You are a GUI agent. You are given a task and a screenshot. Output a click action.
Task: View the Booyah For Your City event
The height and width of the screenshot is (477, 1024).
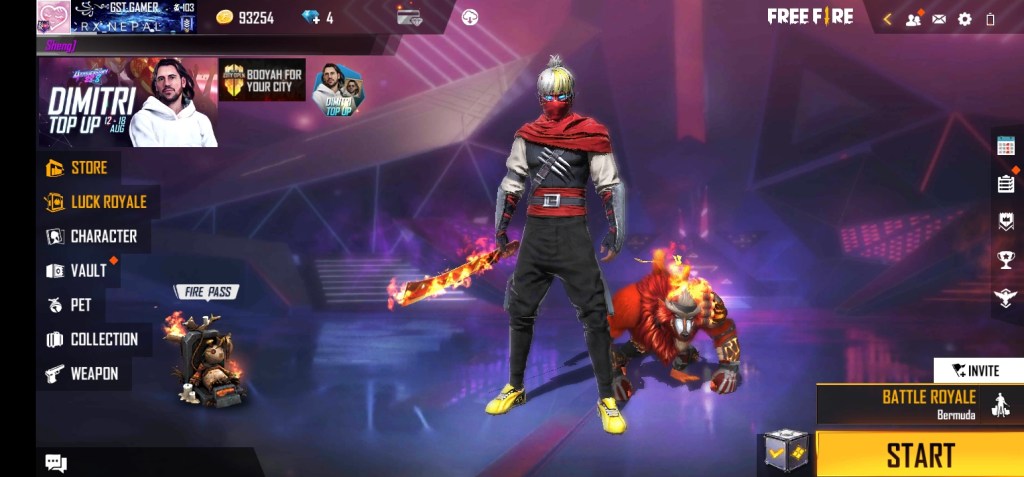[262, 79]
